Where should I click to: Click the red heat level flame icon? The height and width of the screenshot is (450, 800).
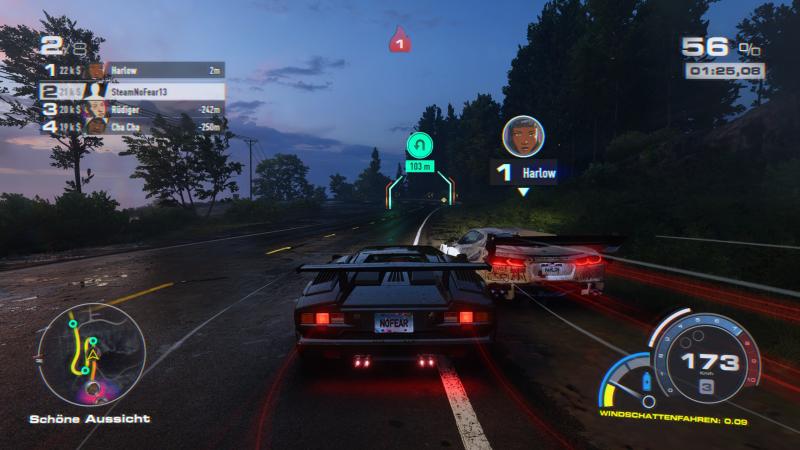[400, 40]
